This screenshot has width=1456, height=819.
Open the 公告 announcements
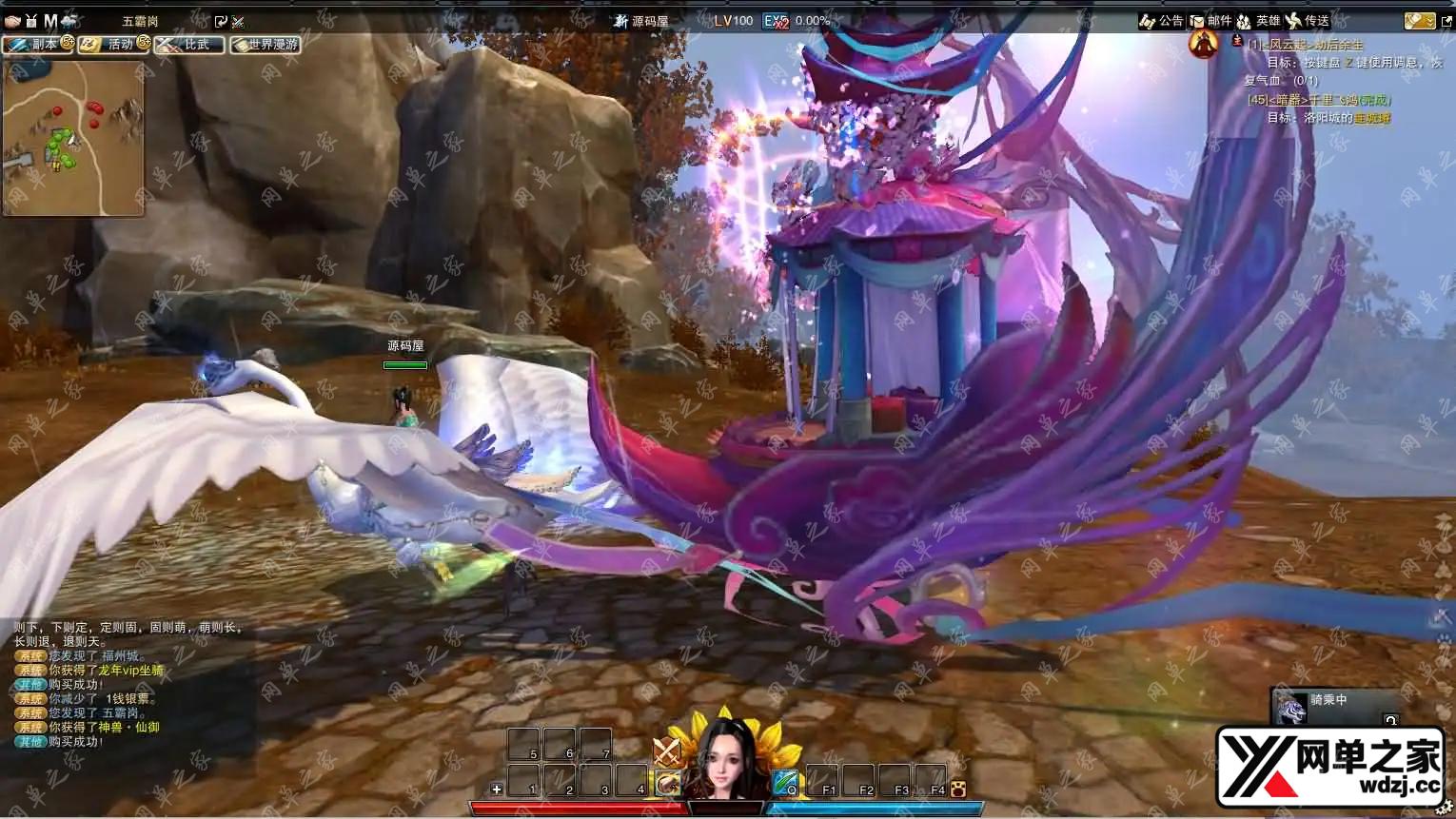[x=1161, y=21]
